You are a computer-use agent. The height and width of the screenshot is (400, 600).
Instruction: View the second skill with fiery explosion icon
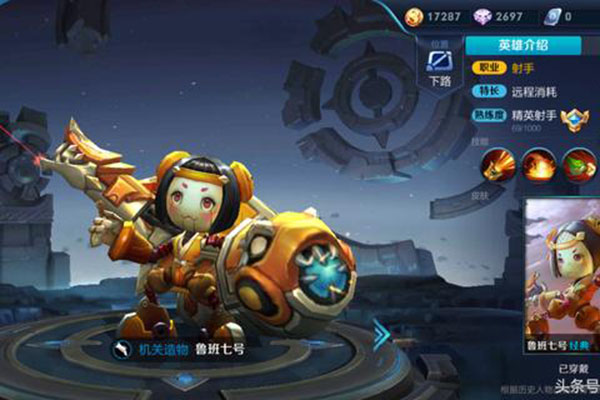pyautogui.click(x=539, y=164)
